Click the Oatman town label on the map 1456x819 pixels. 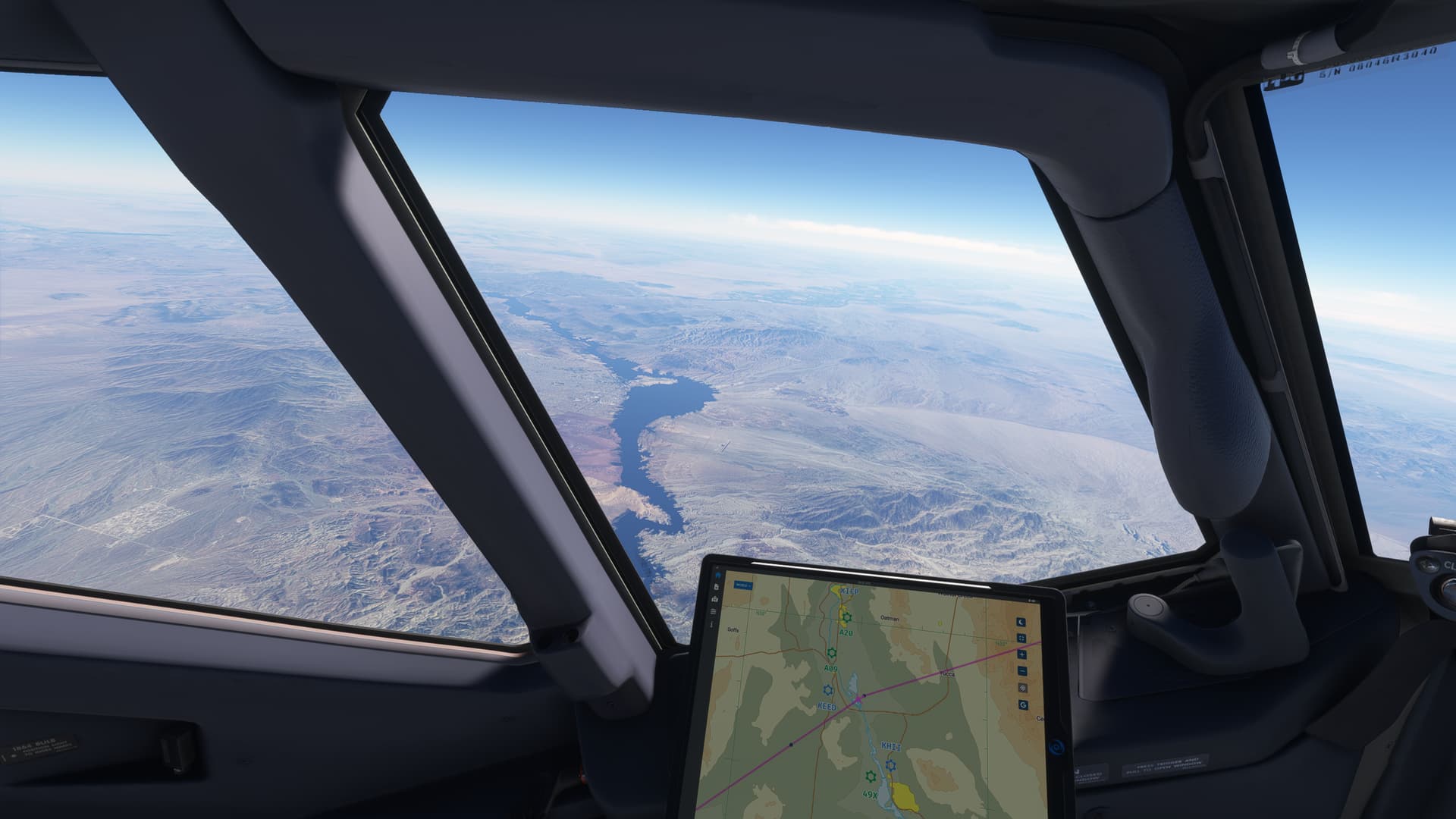[x=890, y=618]
